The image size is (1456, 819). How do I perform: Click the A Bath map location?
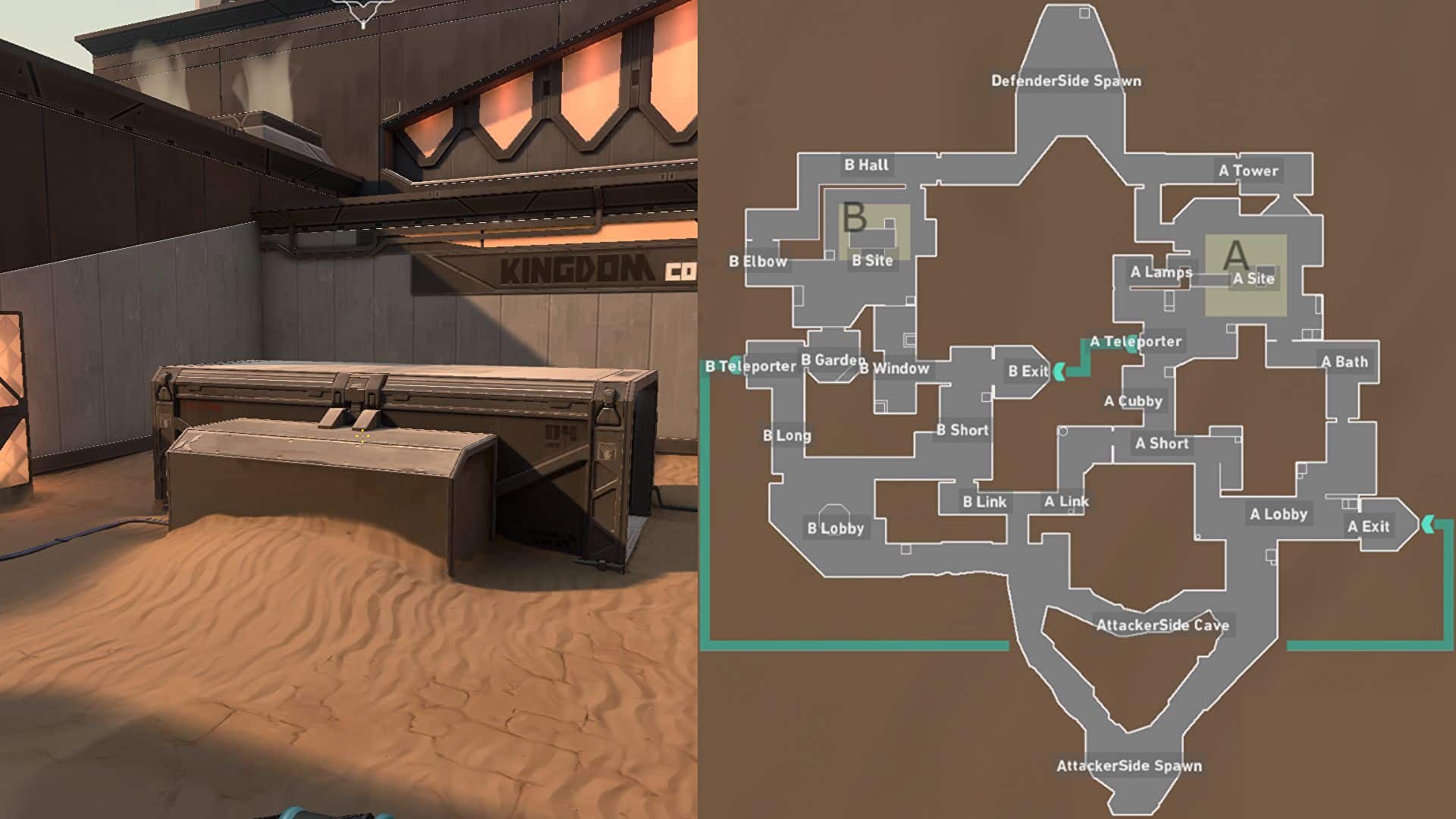[1345, 362]
